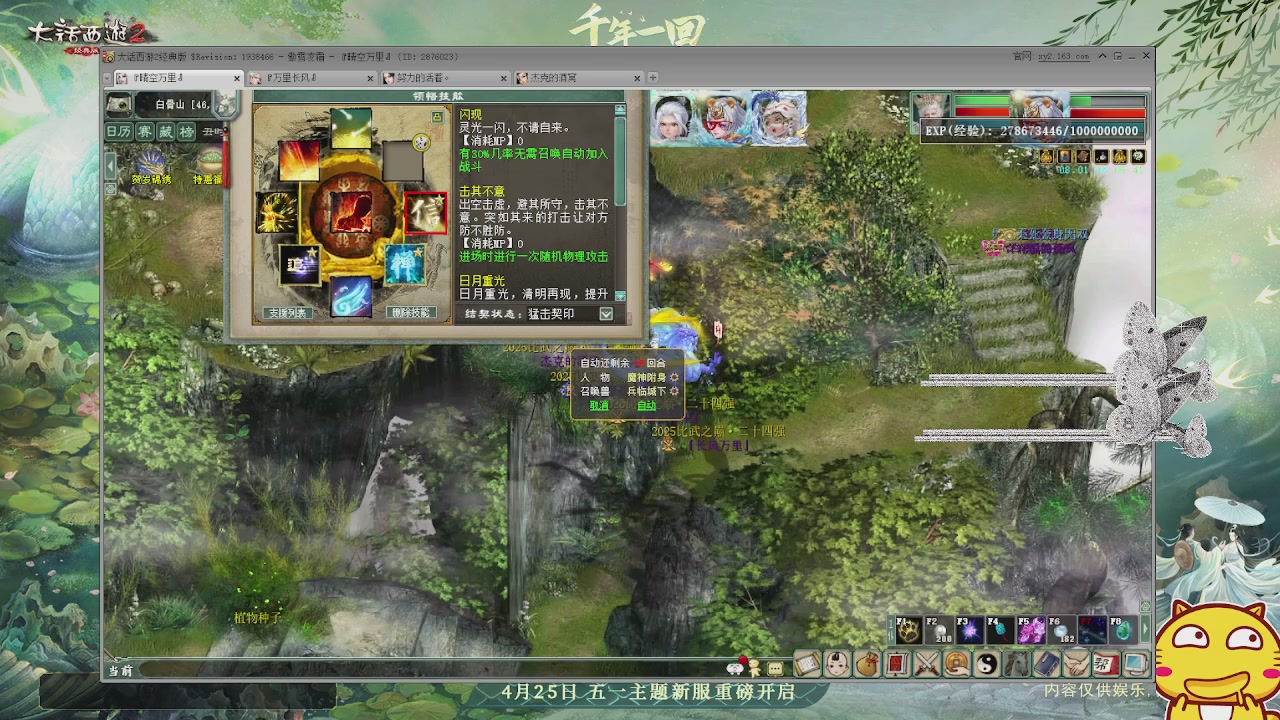Select the yin-yang Taiji icon in bottom toolbar
The width and height of the screenshot is (1280, 720).
987,663
